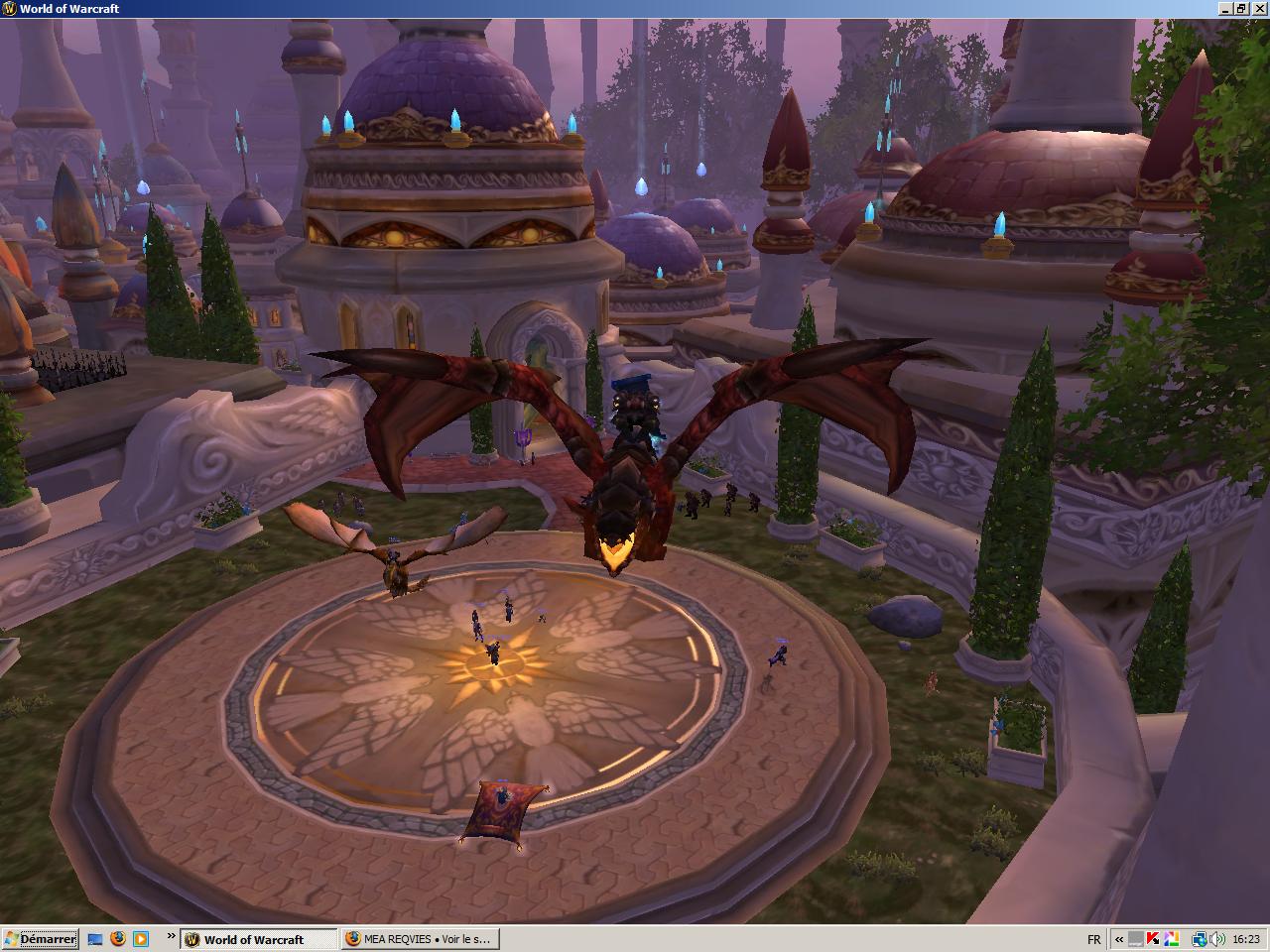Open Kaspersky Antivirus from the system tray
This screenshot has height=952, width=1270.
[1153, 939]
